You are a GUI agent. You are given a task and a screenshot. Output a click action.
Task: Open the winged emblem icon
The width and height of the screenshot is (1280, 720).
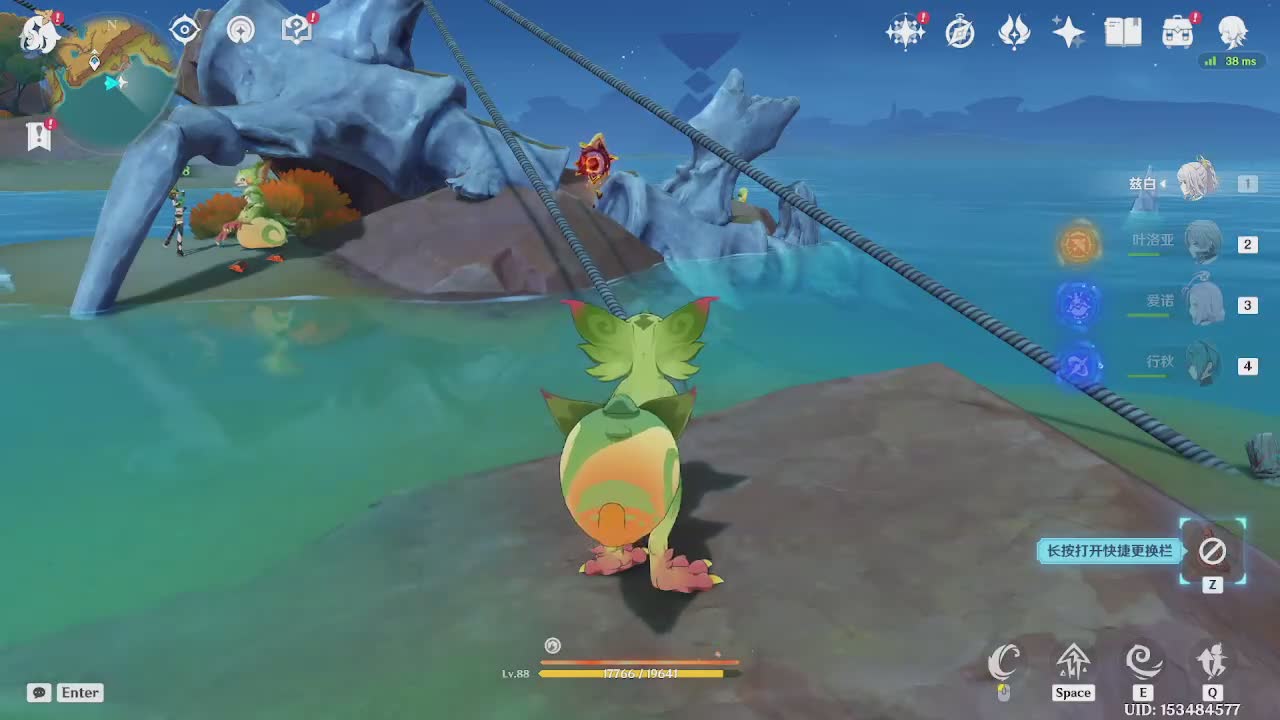tap(1014, 33)
